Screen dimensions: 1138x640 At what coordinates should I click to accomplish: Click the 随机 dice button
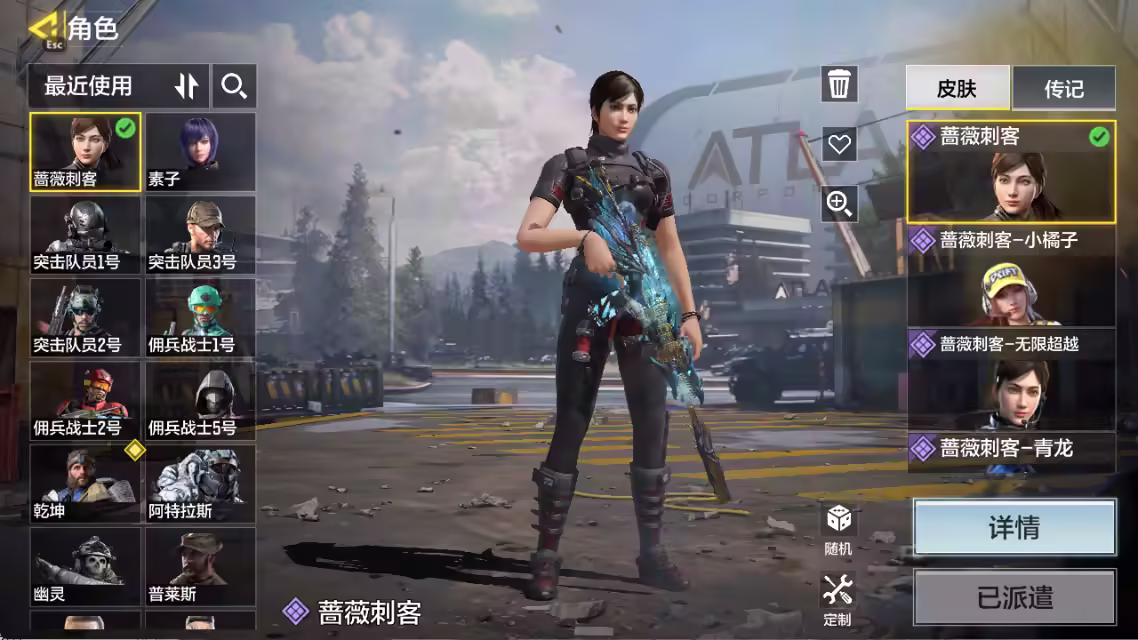[x=838, y=529]
